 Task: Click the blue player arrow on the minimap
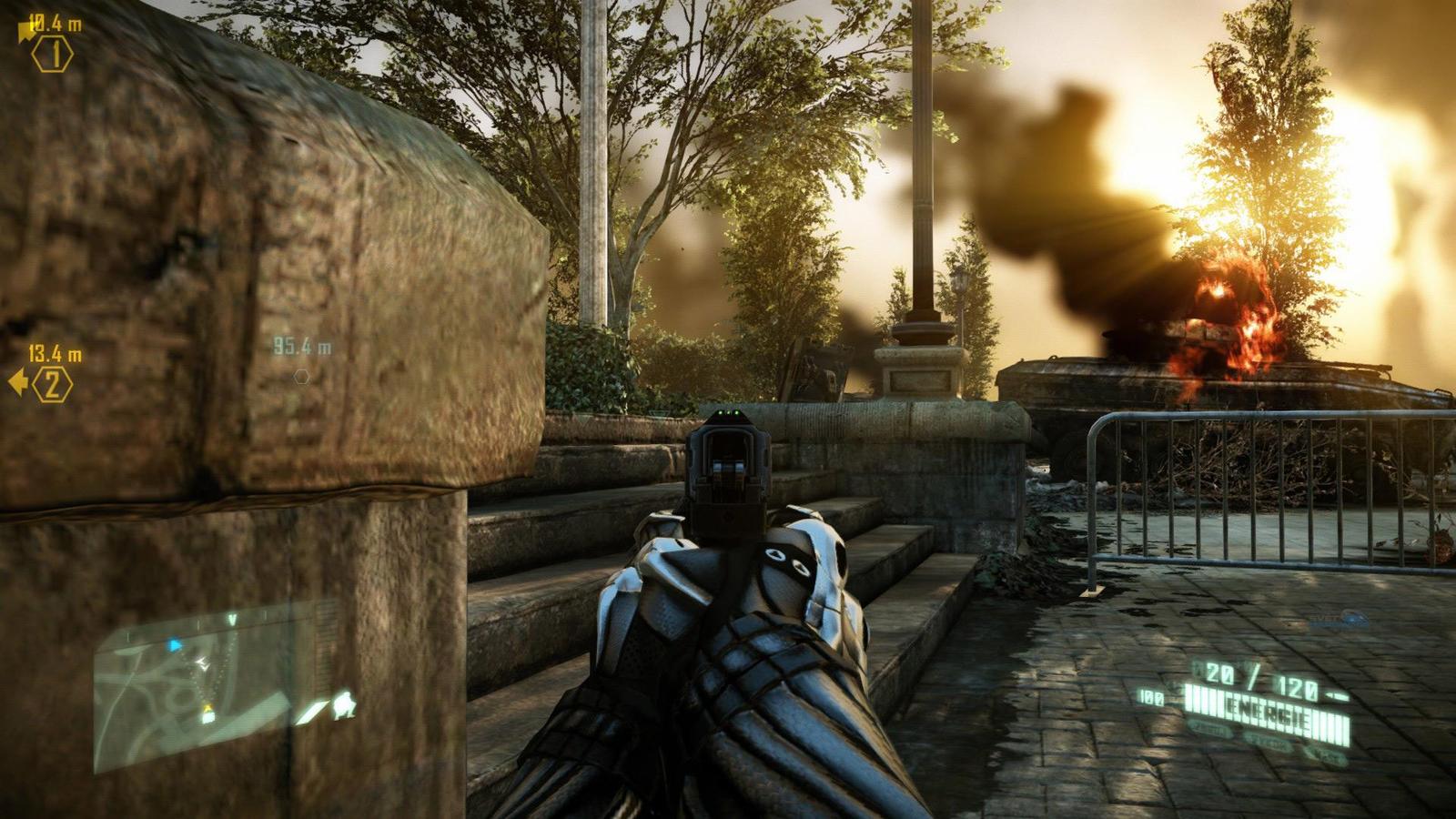(x=174, y=644)
